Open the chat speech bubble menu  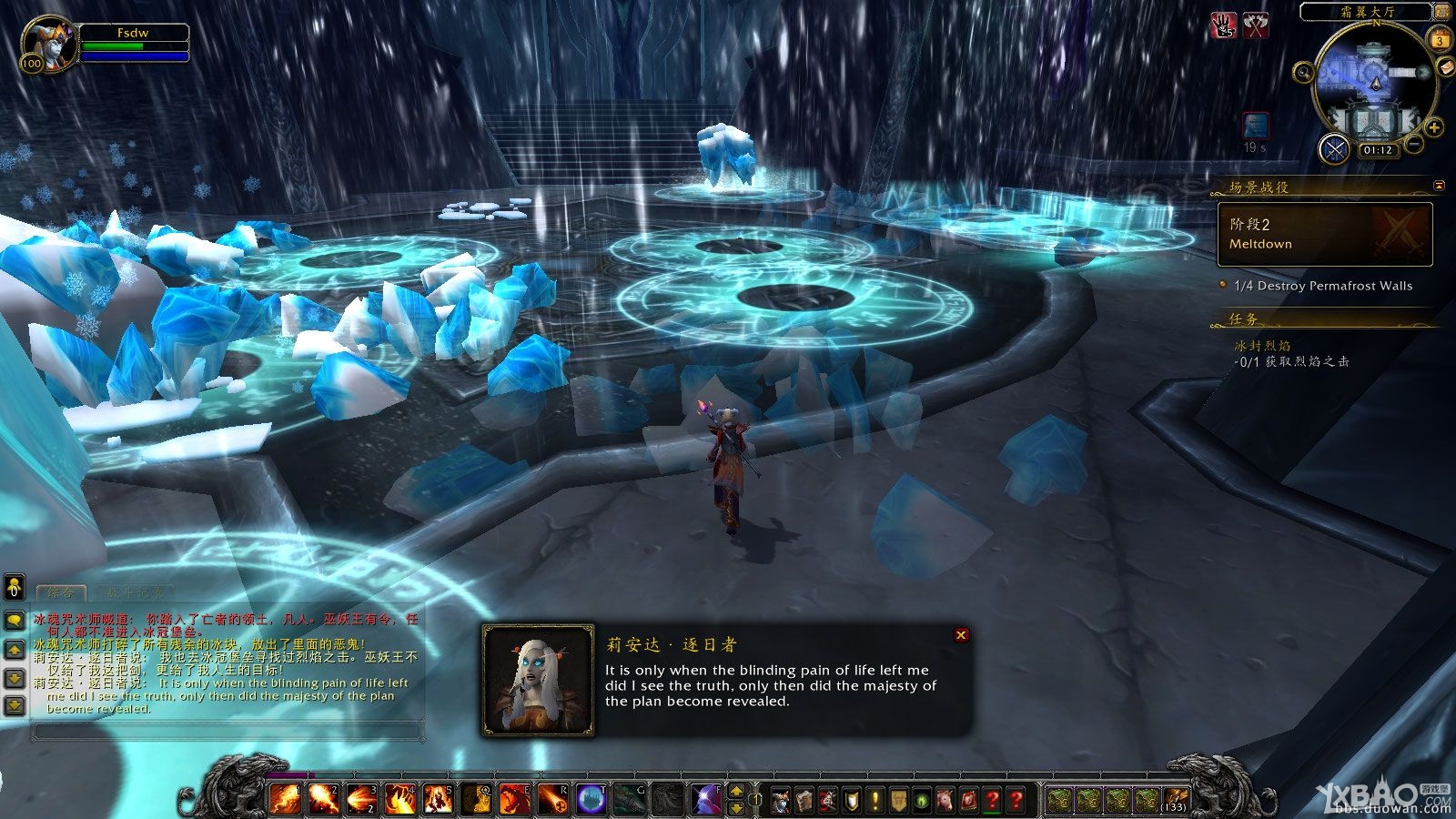15,620
